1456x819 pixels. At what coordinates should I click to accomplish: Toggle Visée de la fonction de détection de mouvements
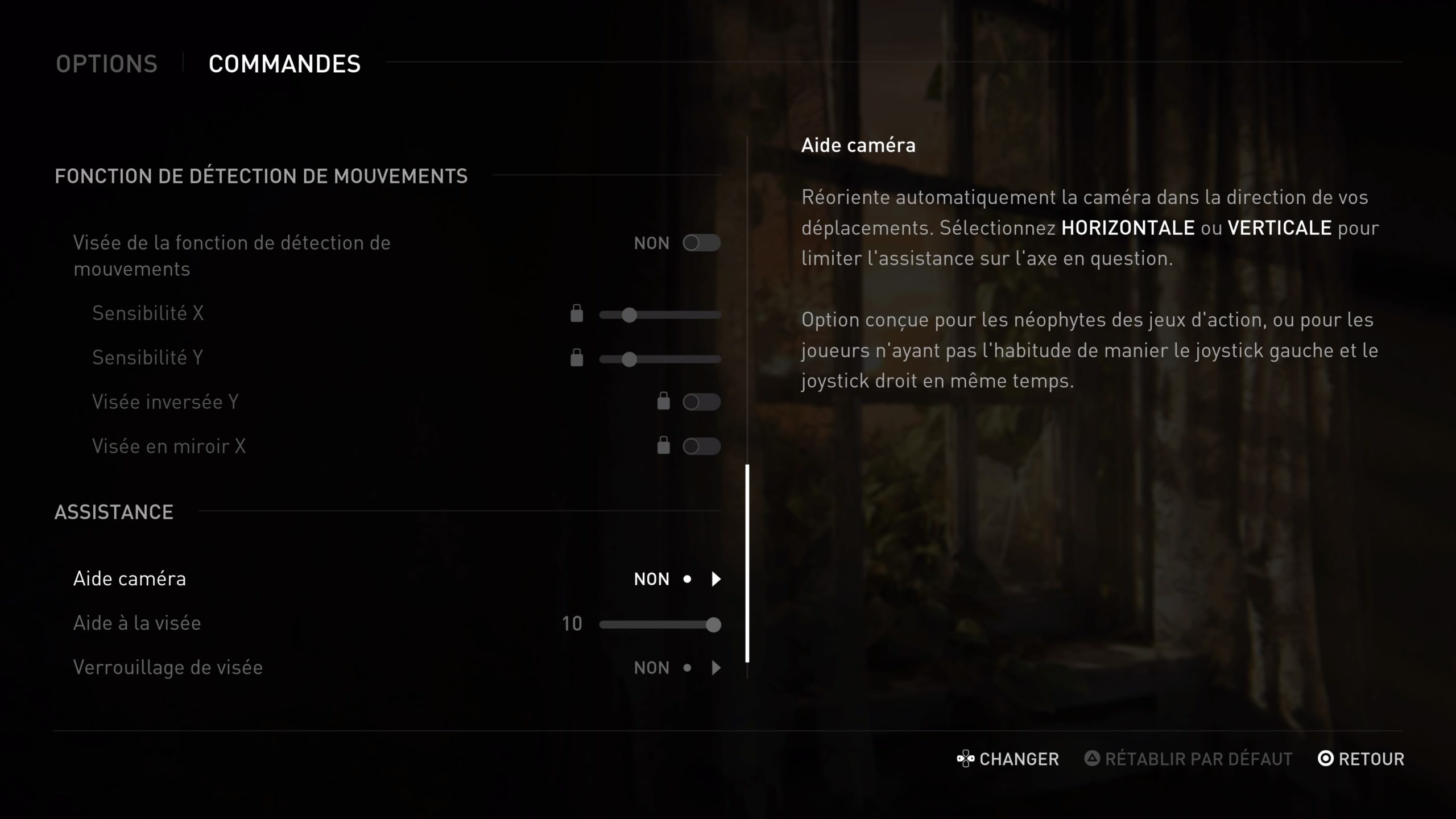click(x=701, y=243)
